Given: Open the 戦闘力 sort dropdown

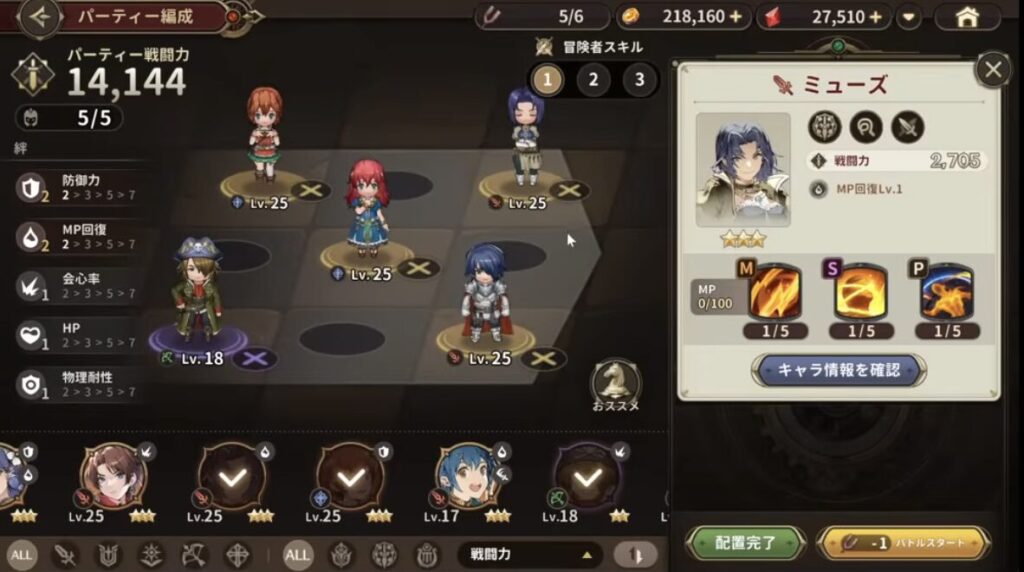Looking at the screenshot, I should [x=530, y=553].
